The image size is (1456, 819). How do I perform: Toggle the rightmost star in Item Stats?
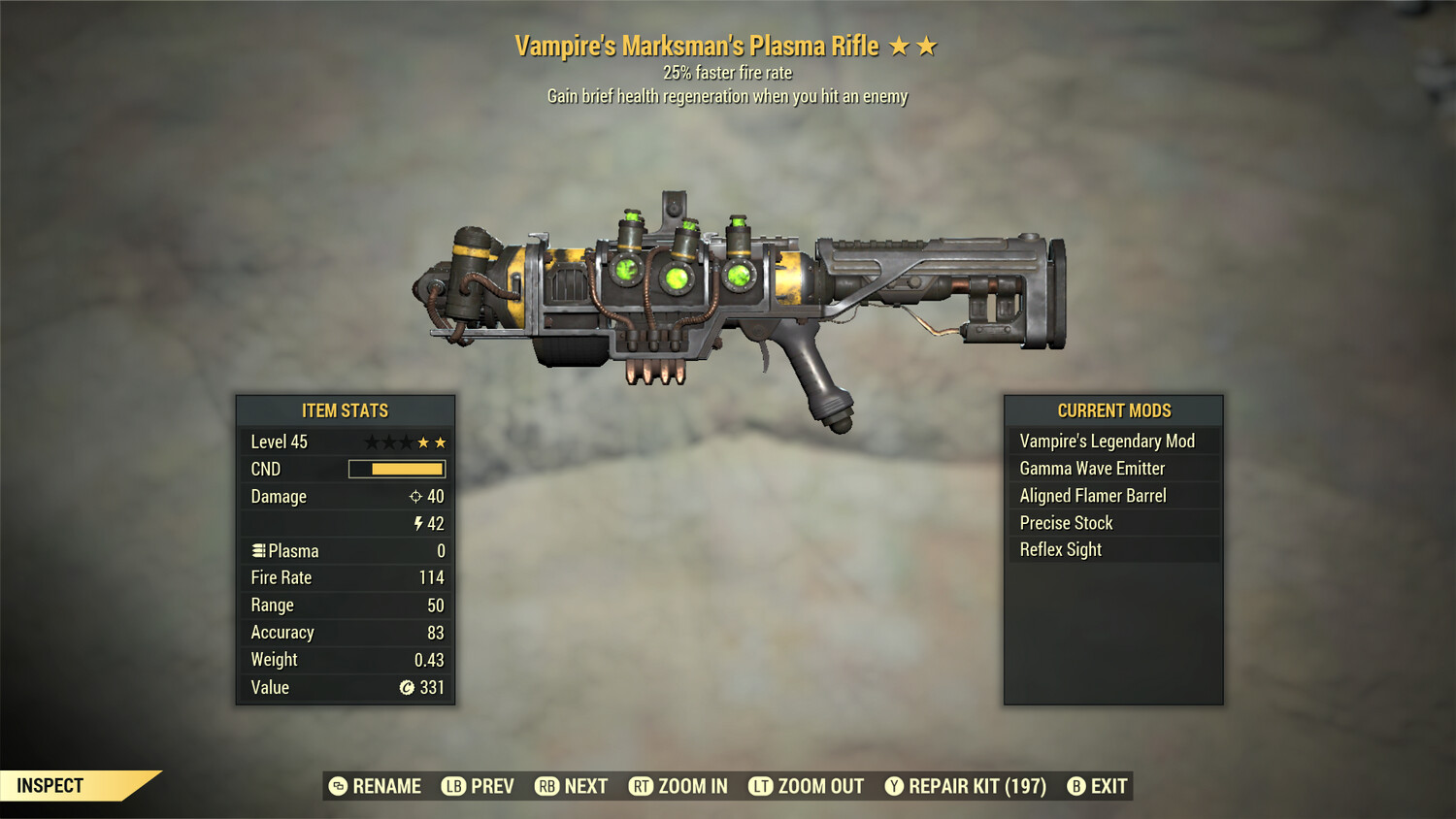point(441,441)
